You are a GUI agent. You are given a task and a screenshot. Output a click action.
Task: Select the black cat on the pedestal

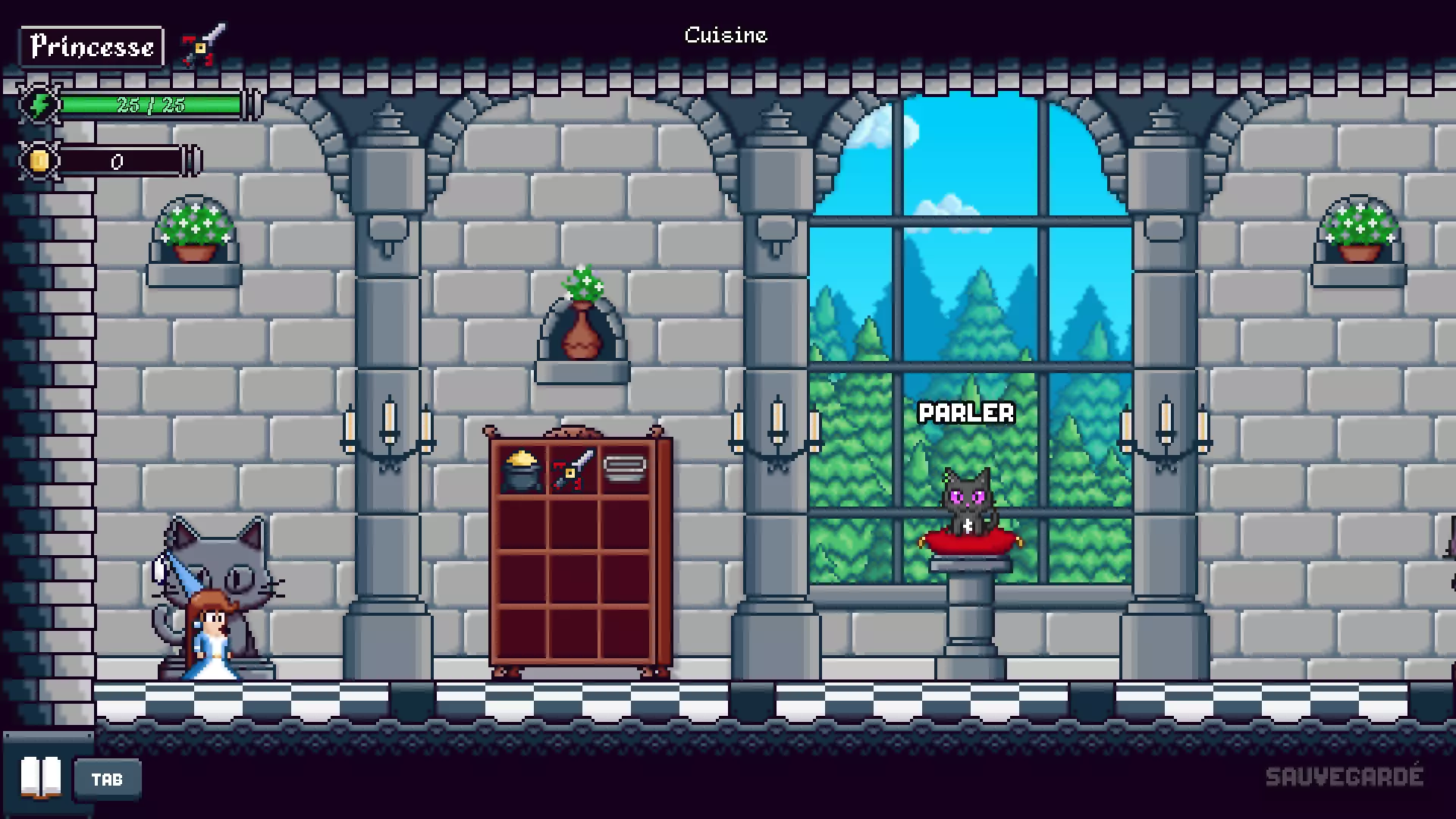click(x=969, y=500)
